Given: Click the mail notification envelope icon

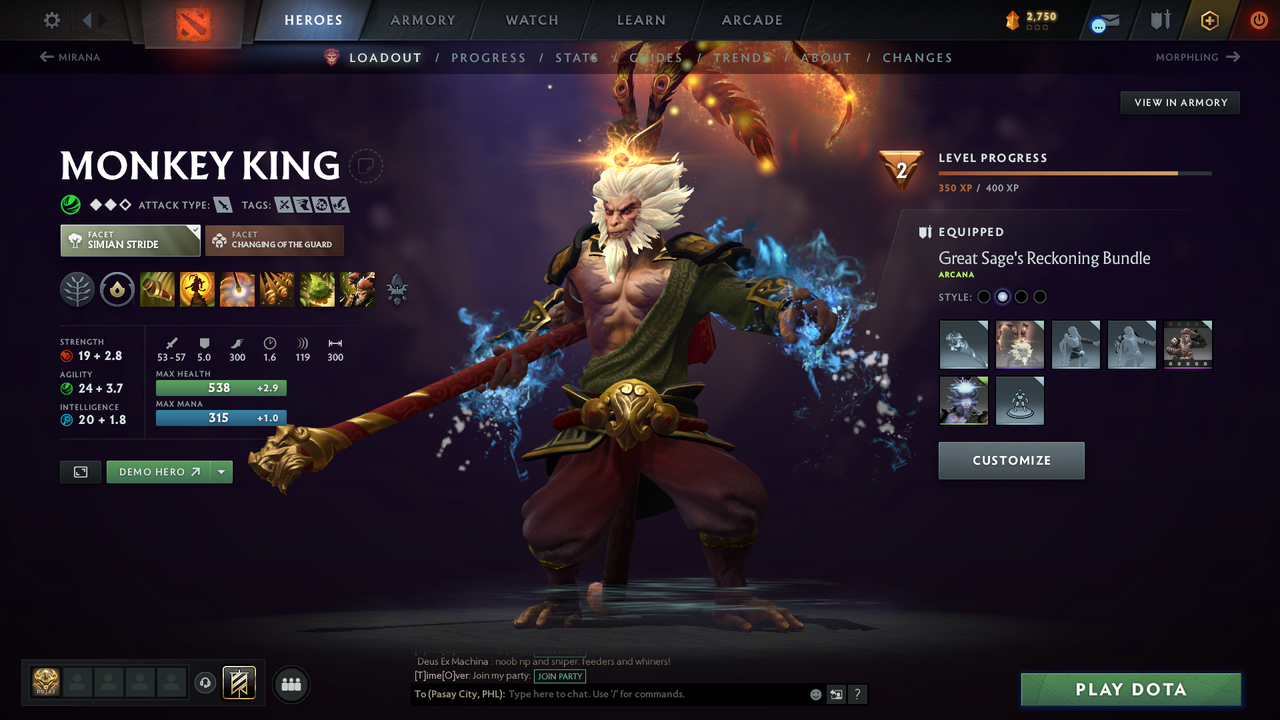Looking at the screenshot, I should pyautogui.click(x=1108, y=19).
